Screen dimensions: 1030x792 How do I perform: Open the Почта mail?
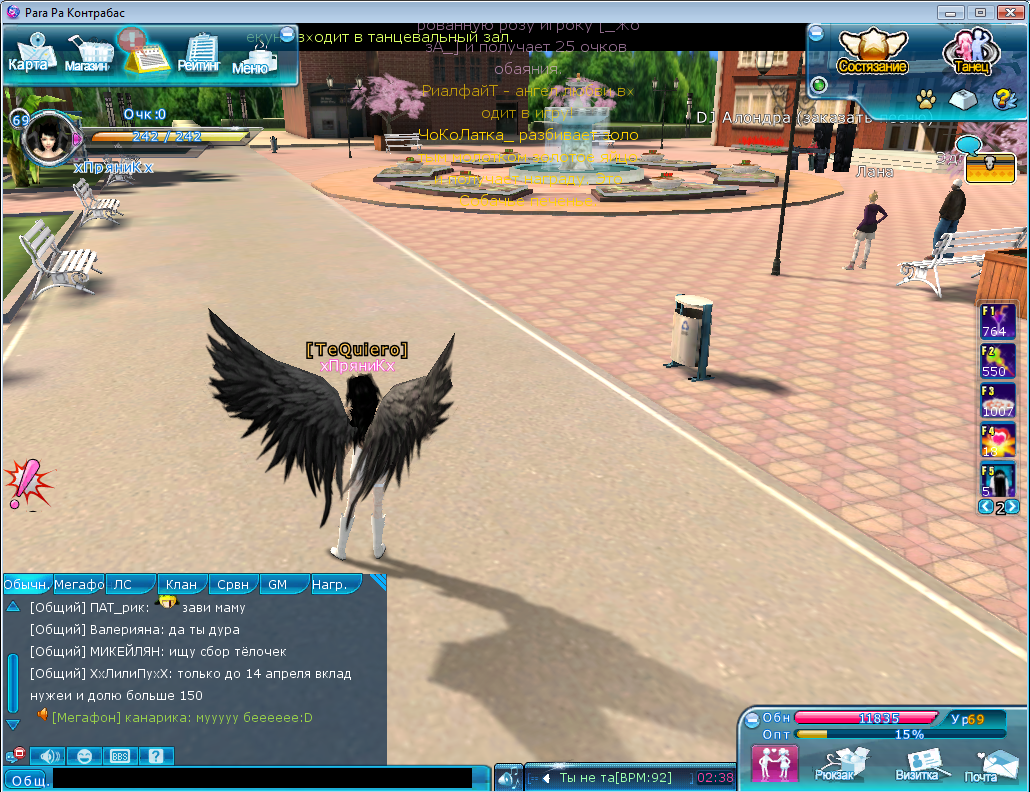coord(981,765)
